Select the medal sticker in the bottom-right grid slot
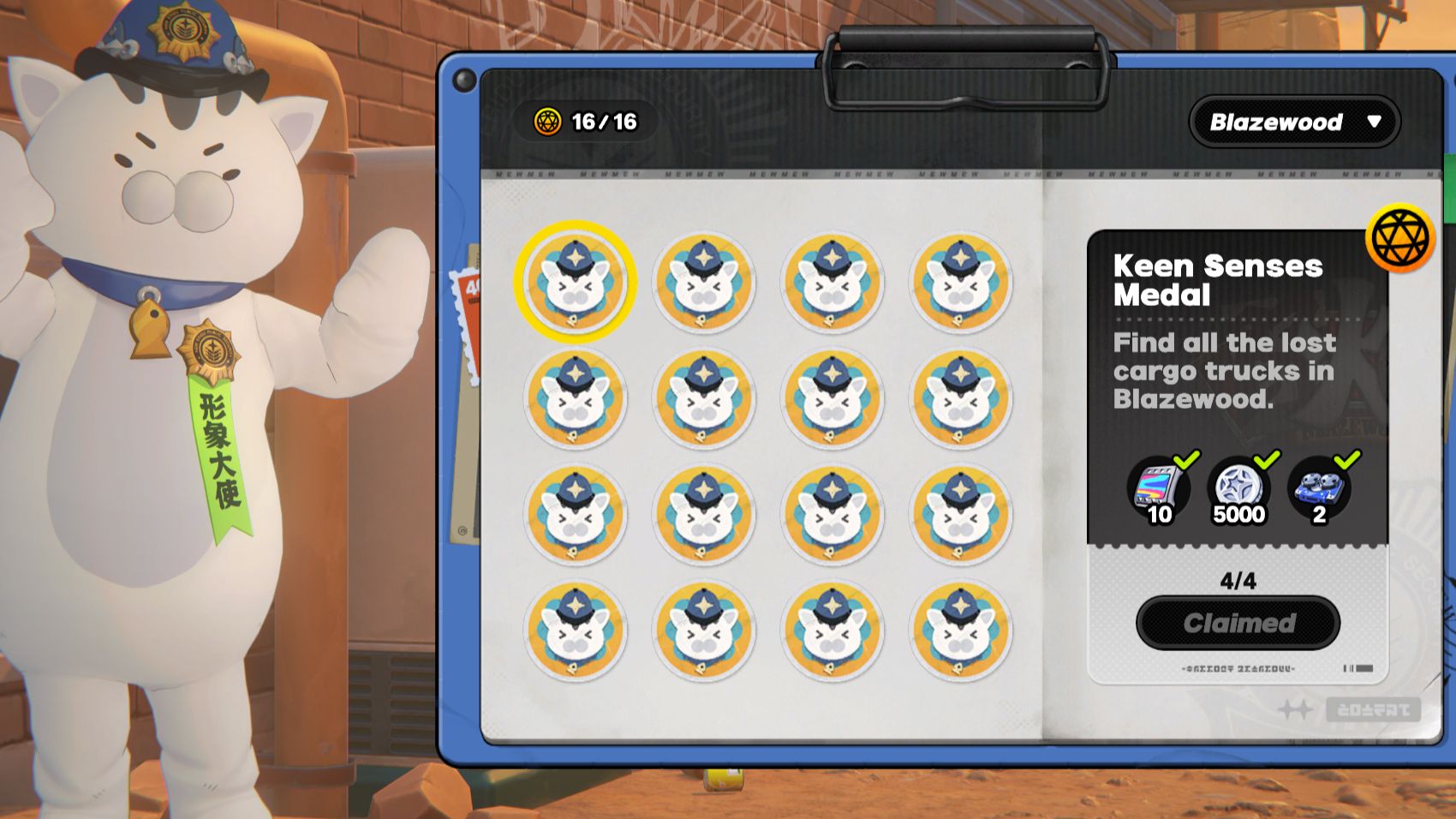The width and height of the screenshot is (1456, 819). click(961, 631)
